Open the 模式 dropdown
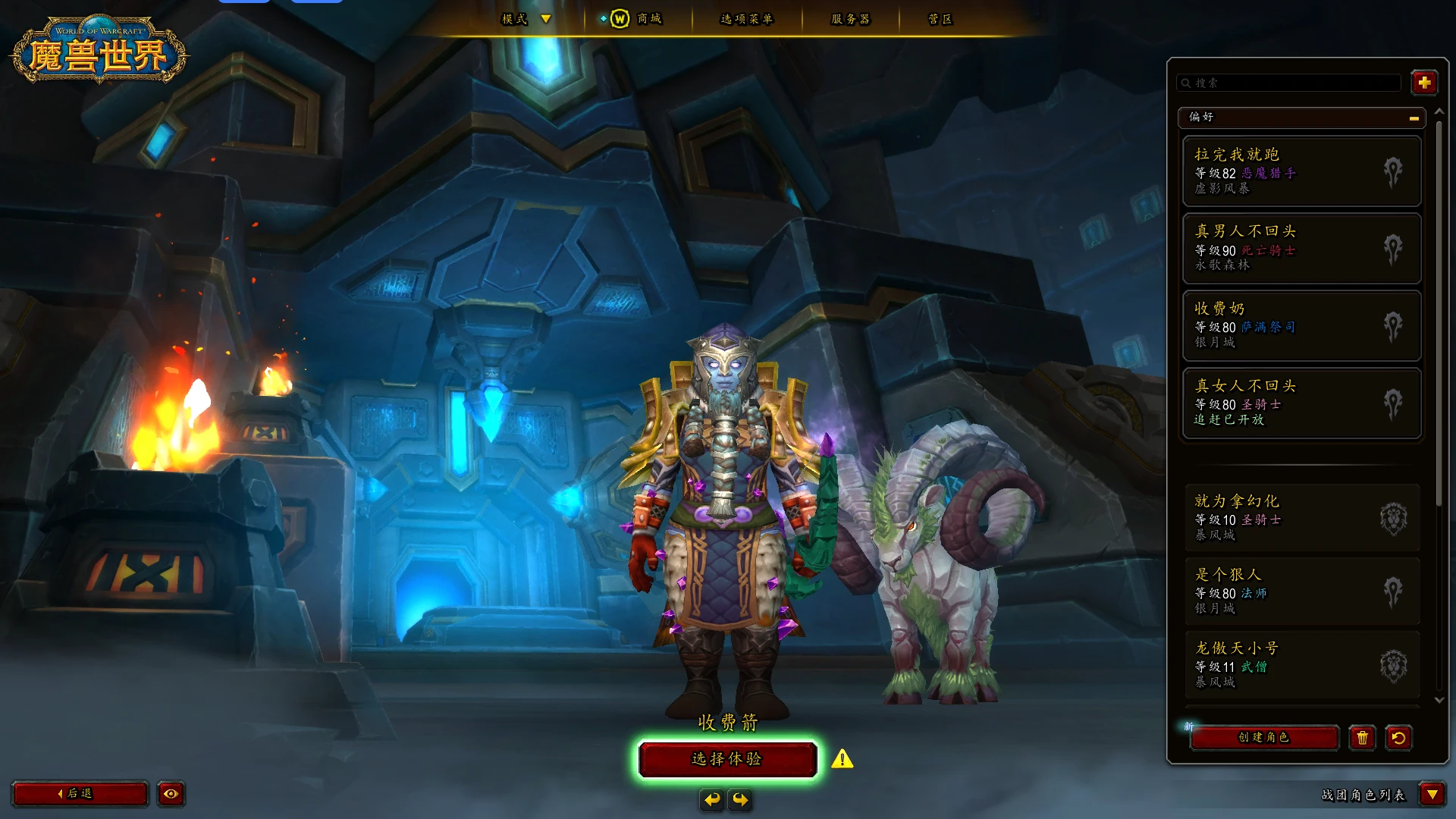 click(526, 19)
